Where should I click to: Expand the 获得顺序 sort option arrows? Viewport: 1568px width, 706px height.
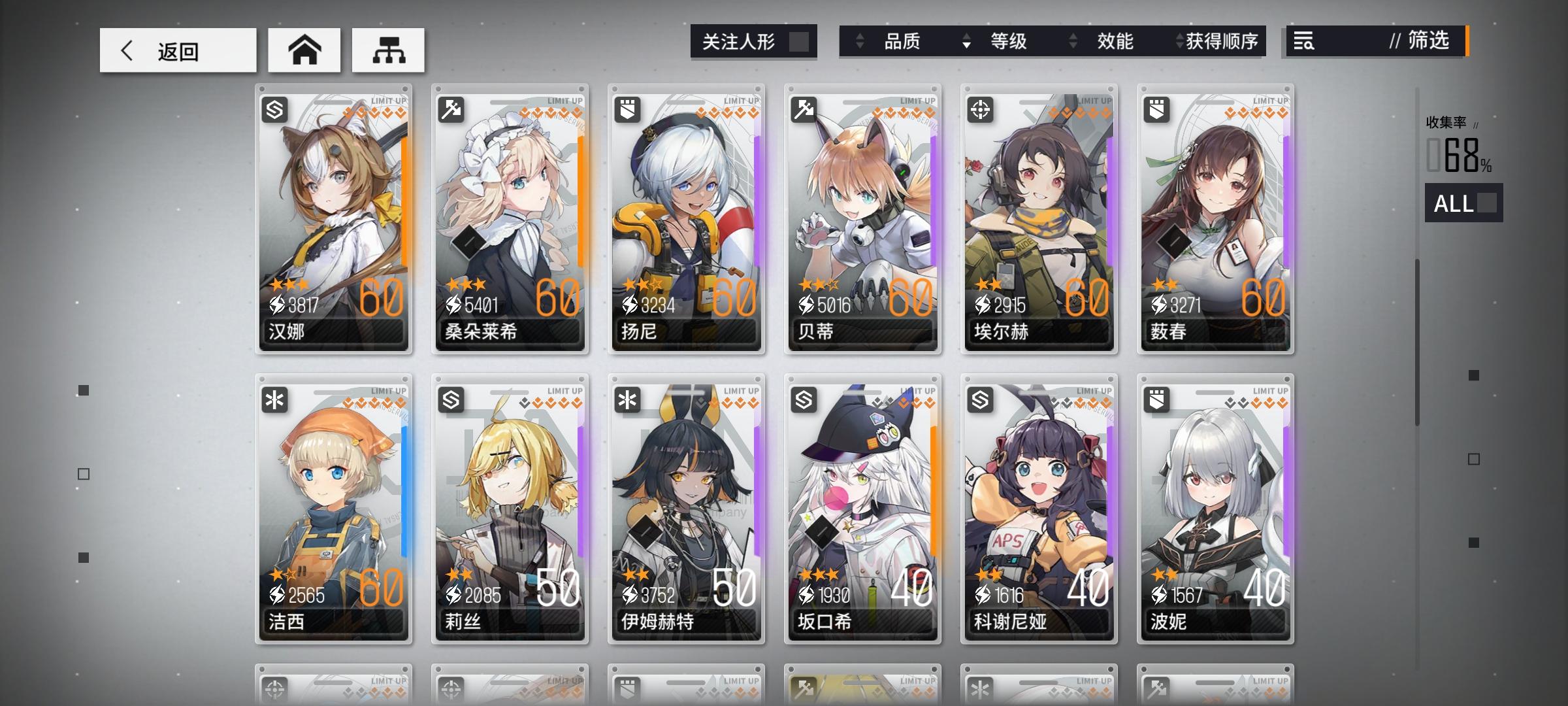(x=1181, y=41)
